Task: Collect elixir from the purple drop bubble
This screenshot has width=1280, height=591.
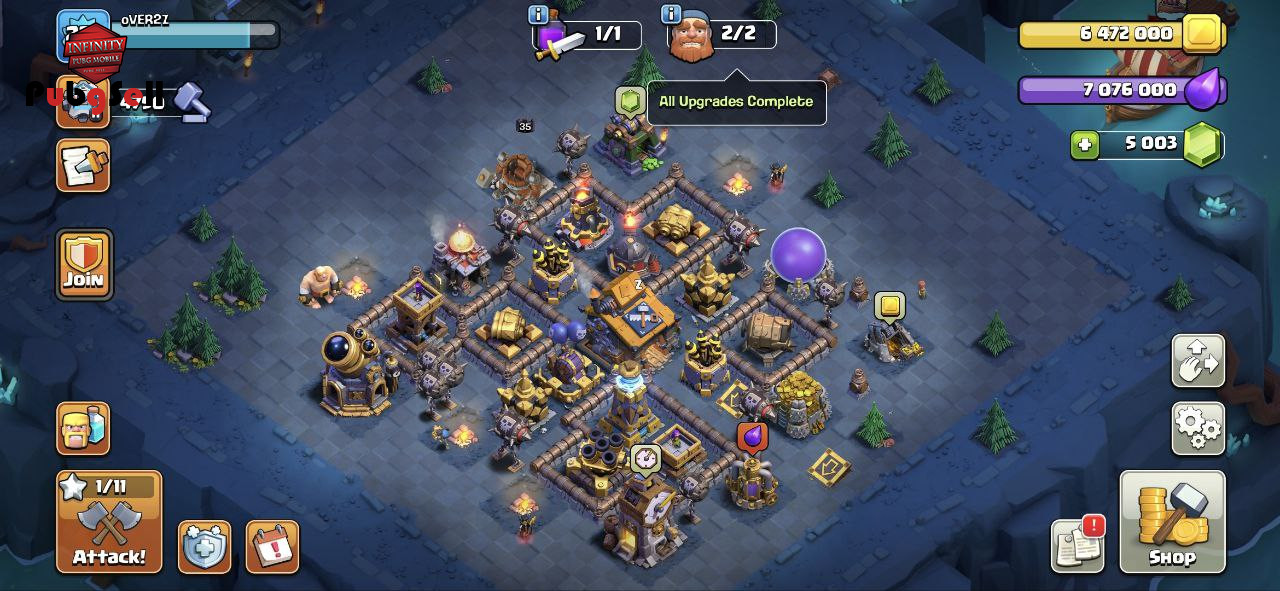Action: [x=752, y=437]
